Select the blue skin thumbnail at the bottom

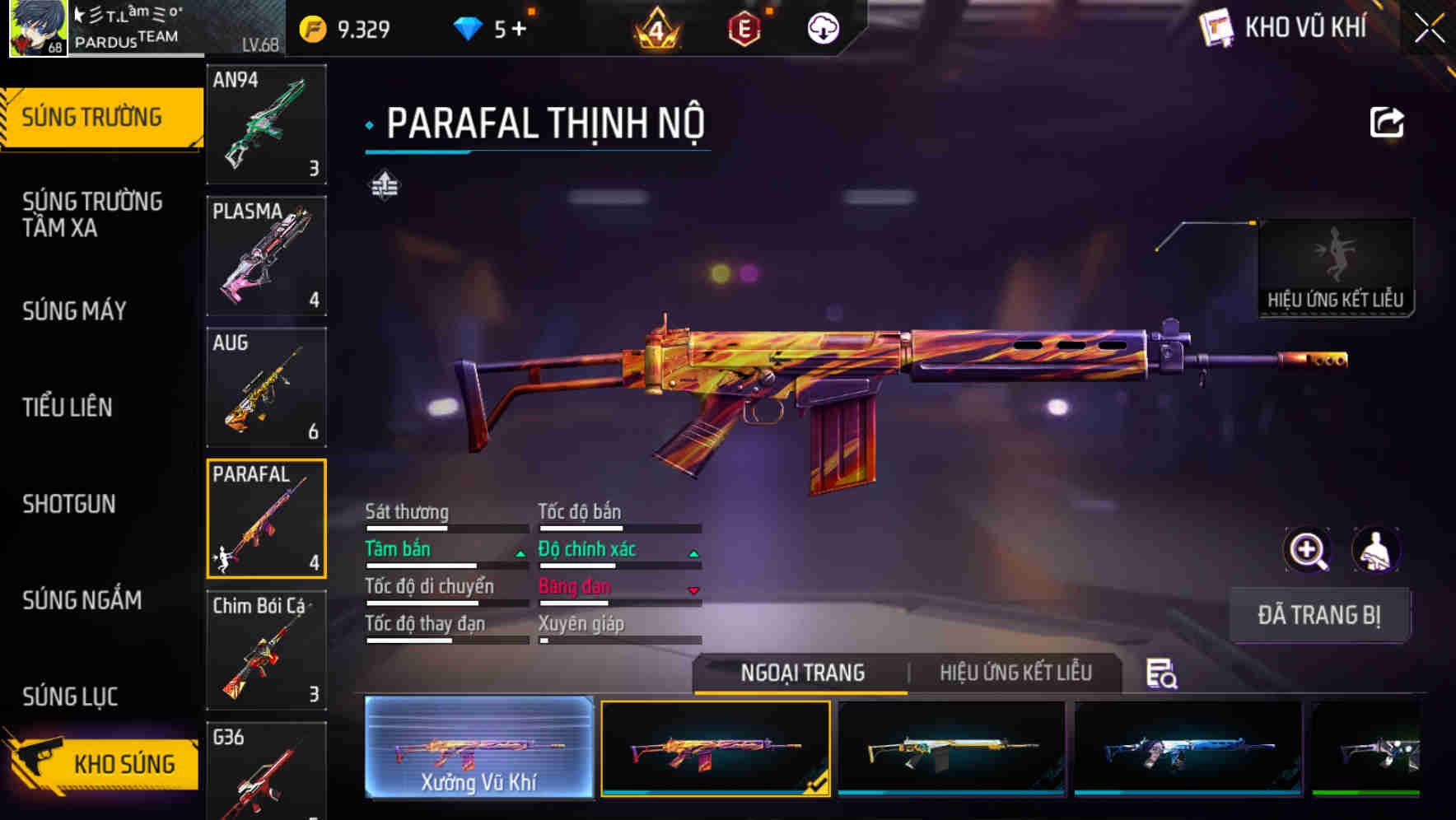click(x=1188, y=751)
